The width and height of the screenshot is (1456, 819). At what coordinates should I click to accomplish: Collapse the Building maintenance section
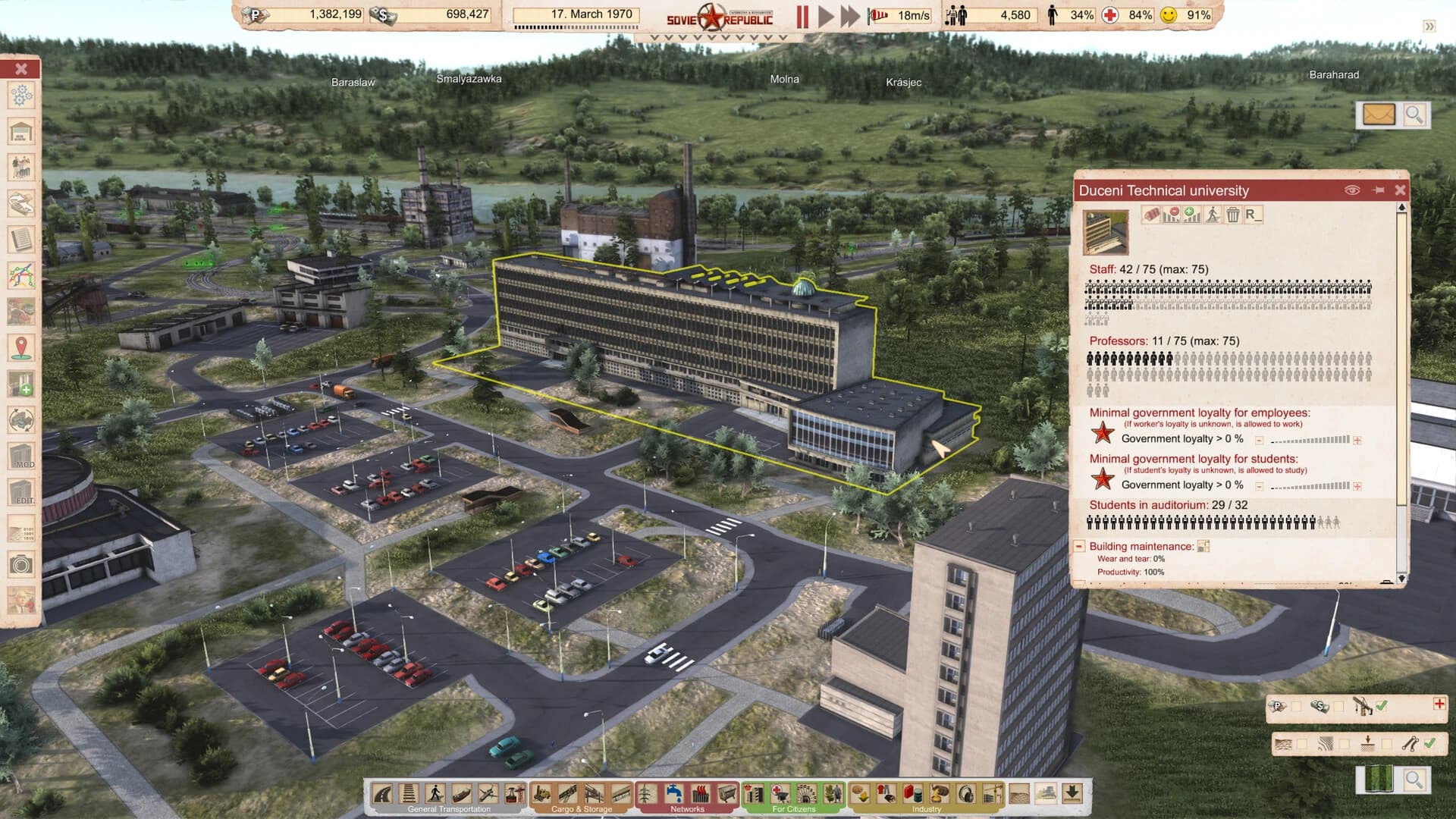click(x=1078, y=545)
